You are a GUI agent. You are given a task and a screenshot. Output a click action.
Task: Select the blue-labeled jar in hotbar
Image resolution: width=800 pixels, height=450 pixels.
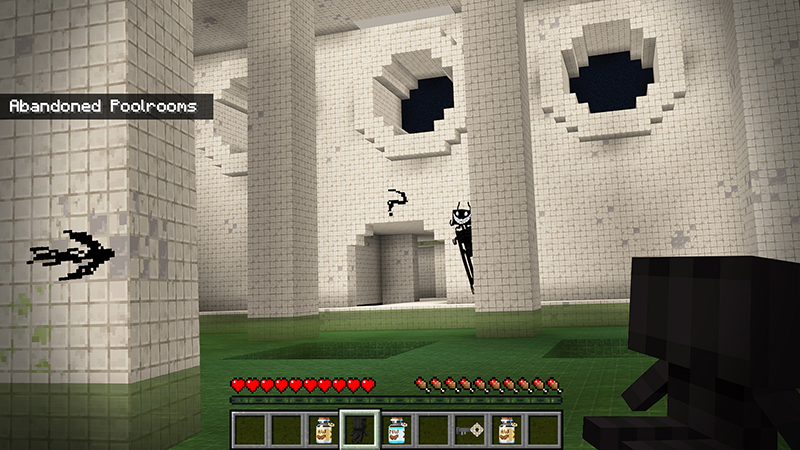[x=396, y=429]
